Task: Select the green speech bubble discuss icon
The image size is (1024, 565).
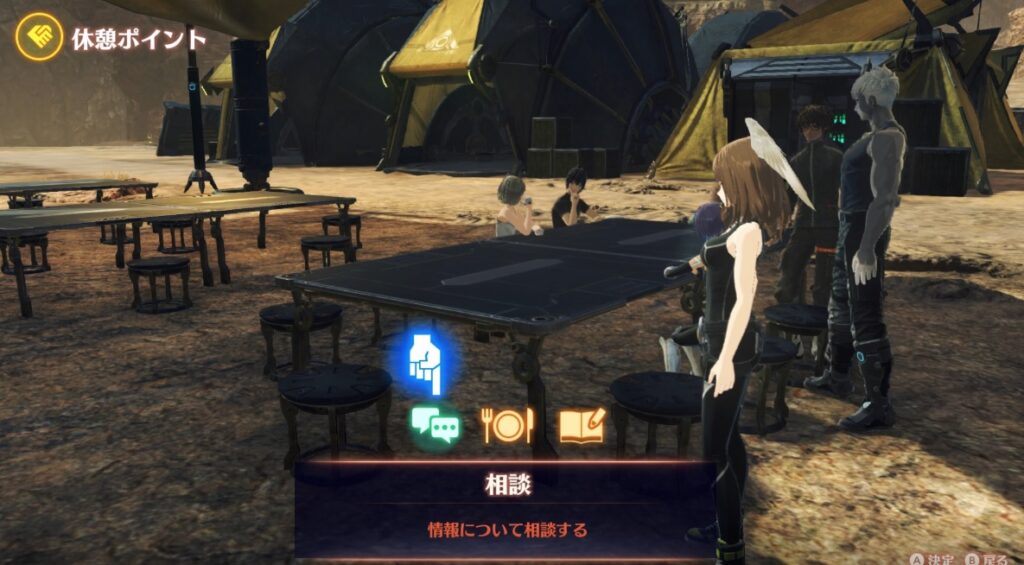Action: coord(435,425)
